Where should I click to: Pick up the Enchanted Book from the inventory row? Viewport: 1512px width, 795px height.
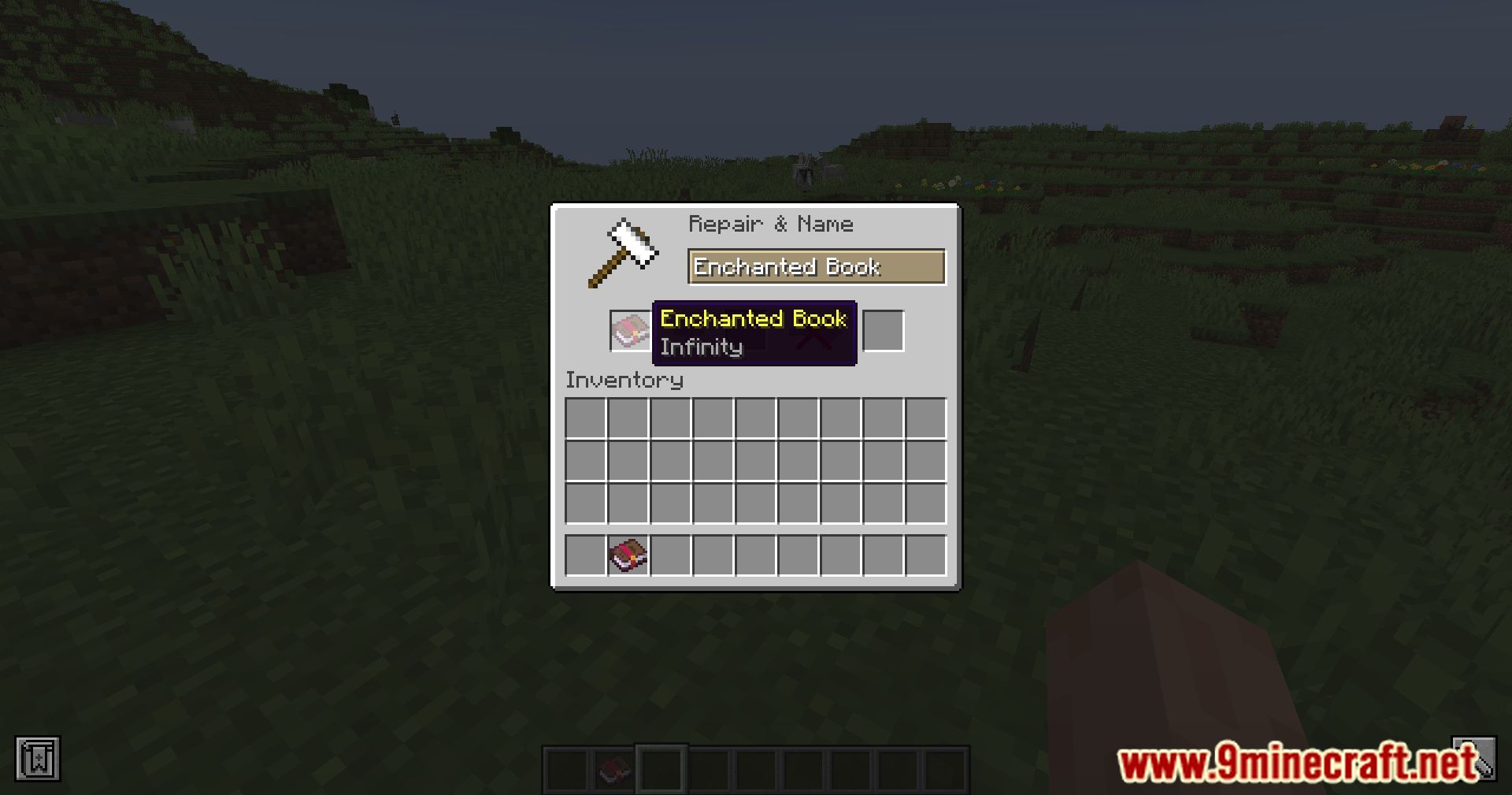tap(627, 555)
